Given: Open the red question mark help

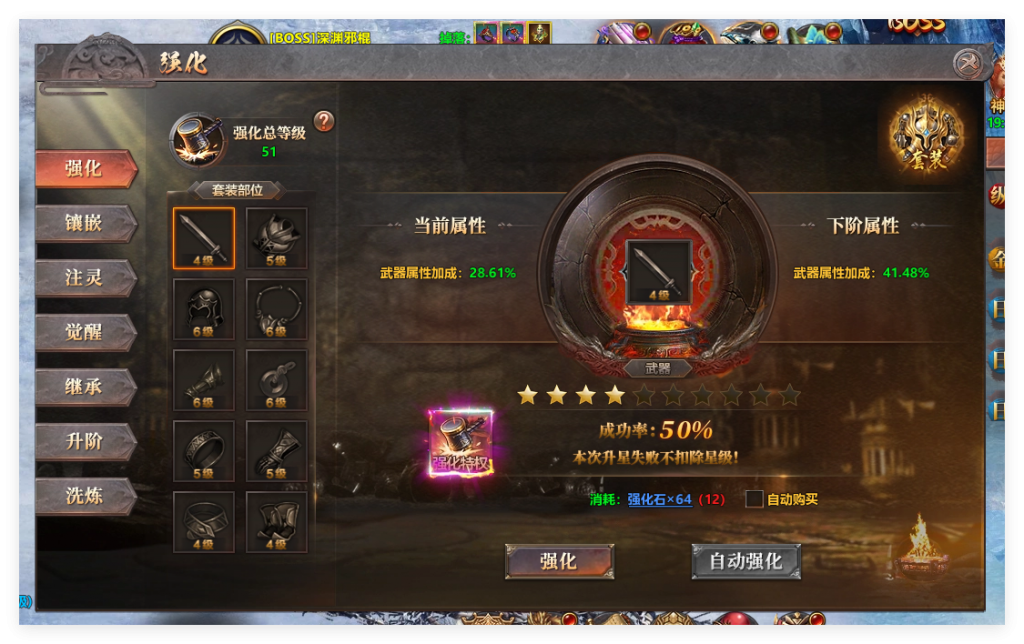Looking at the screenshot, I should [x=323, y=122].
